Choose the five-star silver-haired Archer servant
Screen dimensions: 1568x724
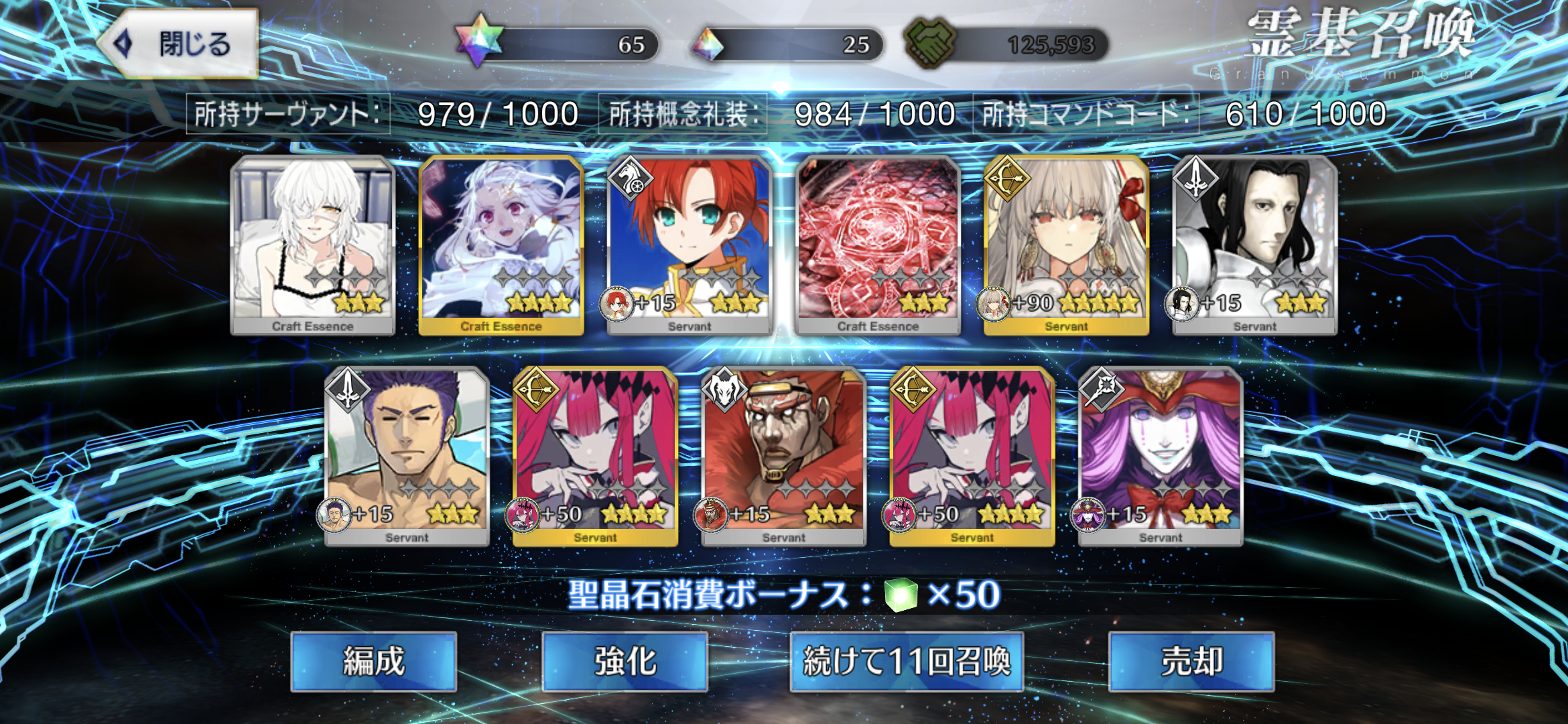tap(1066, 245)
